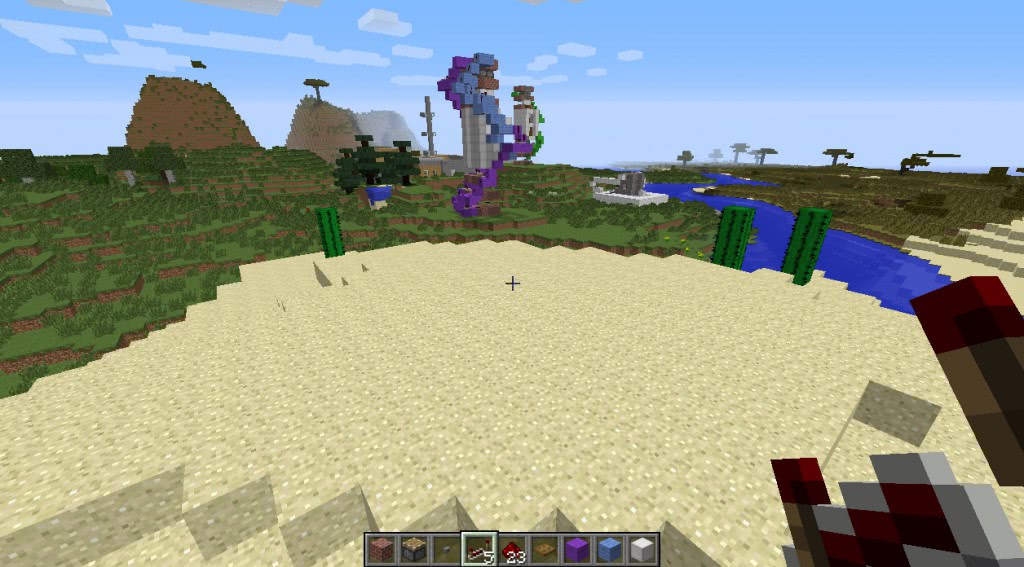Select the wooden pressure plate slot

pos(545,549)
